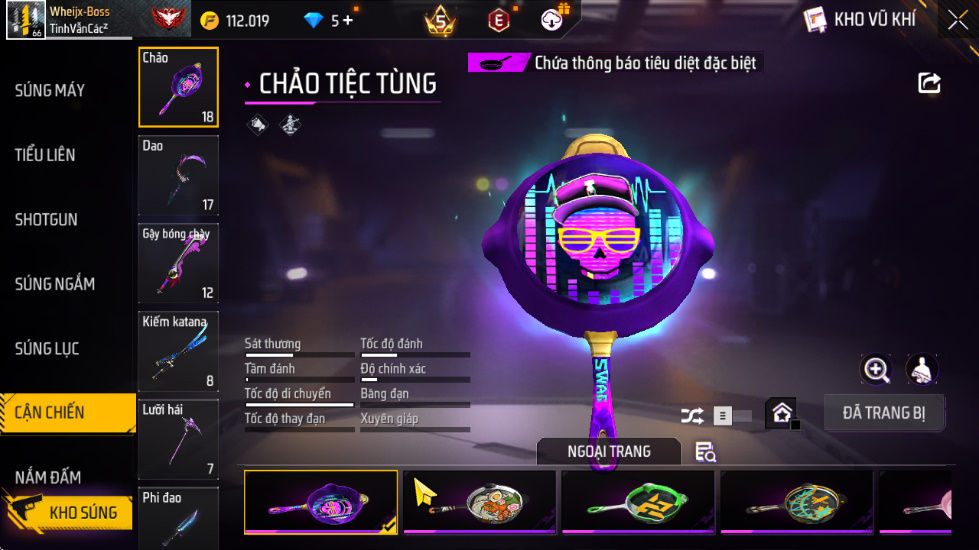Show the SÚNG NGẮM weapons
Image resolution: width=979 pixels, height=550 pixels.
pos(55,284)
